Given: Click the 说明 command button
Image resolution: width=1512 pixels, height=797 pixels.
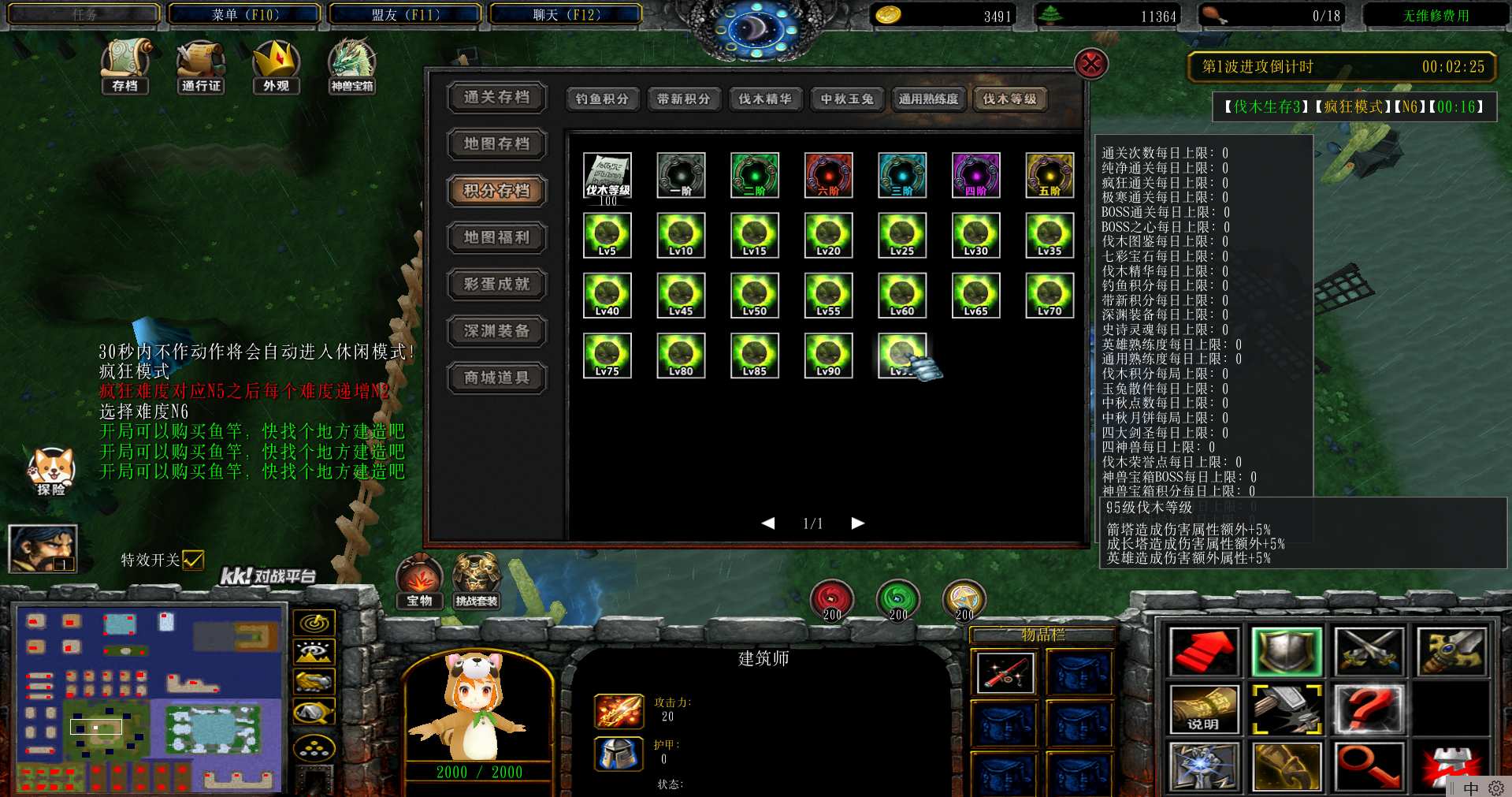Looking at the screenshot, I should 1203,709.
